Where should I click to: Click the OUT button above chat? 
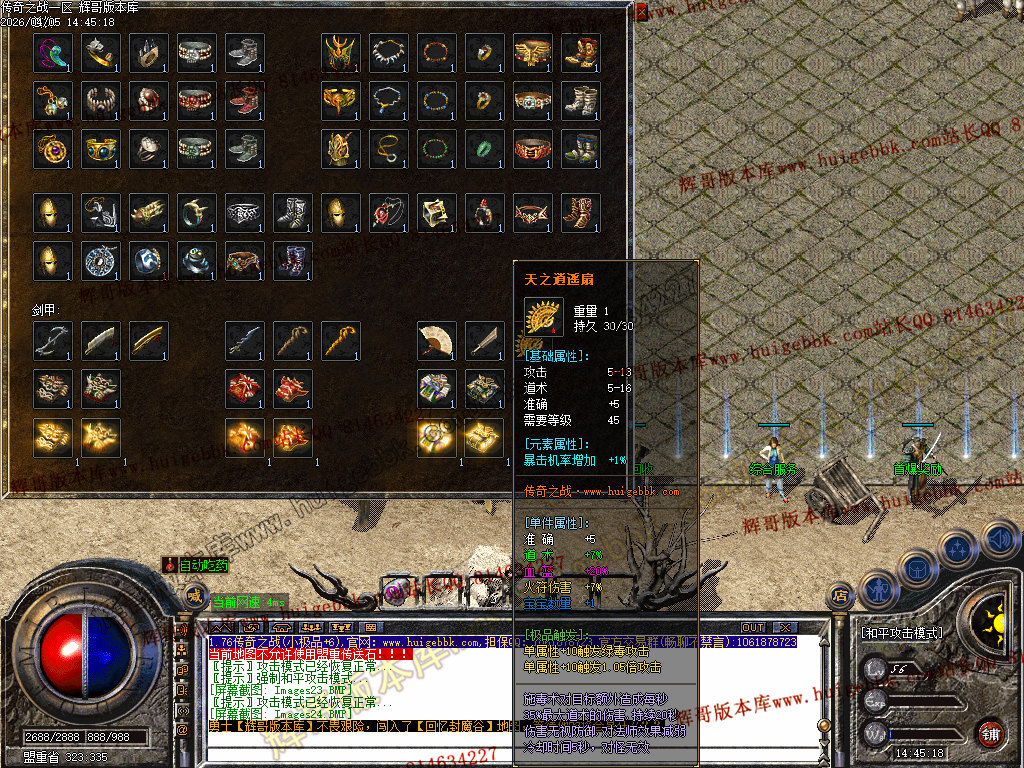click(x=753, y=627)
